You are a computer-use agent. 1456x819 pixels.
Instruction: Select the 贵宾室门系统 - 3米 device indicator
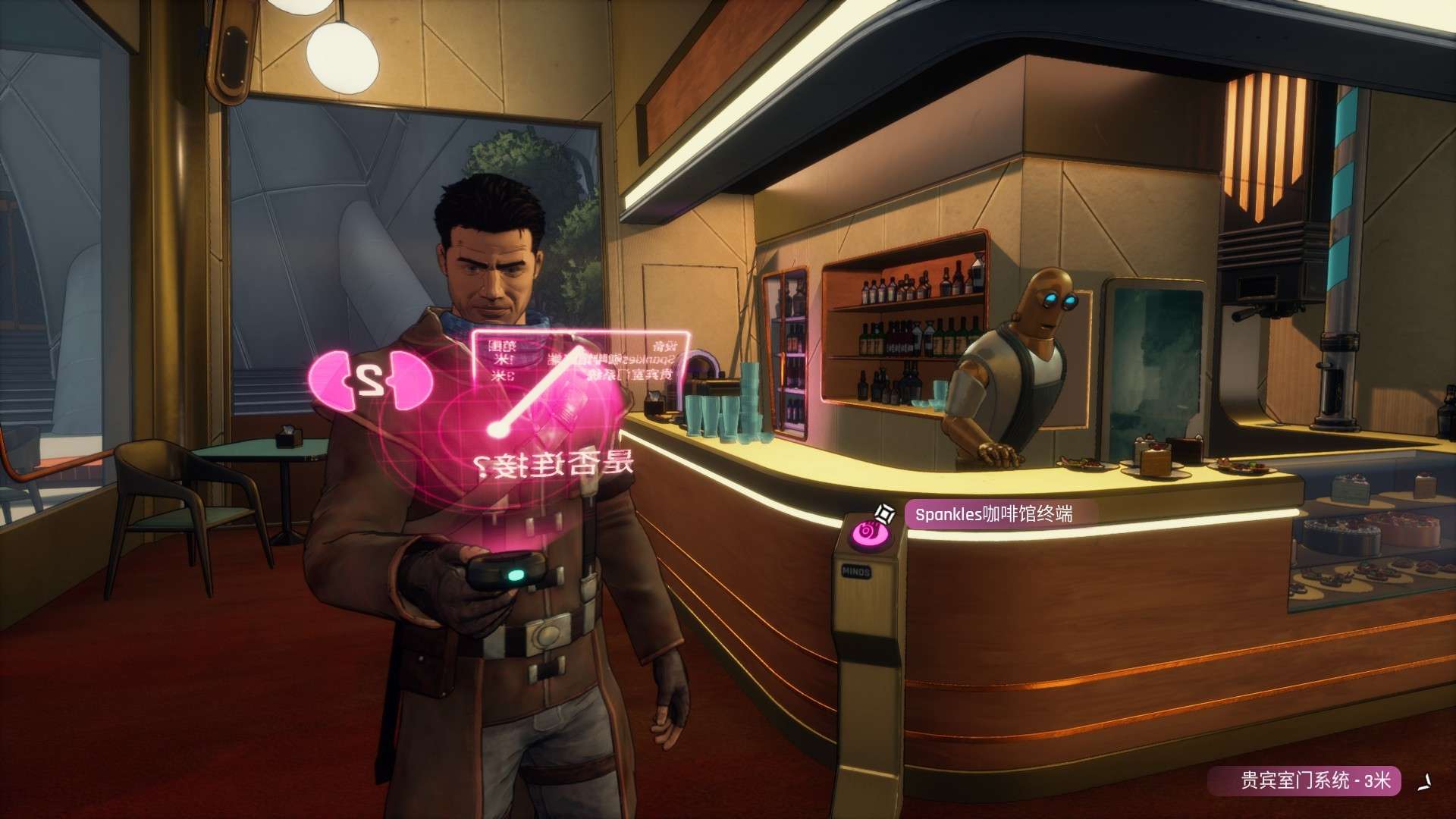click(x=1304, y=780)
